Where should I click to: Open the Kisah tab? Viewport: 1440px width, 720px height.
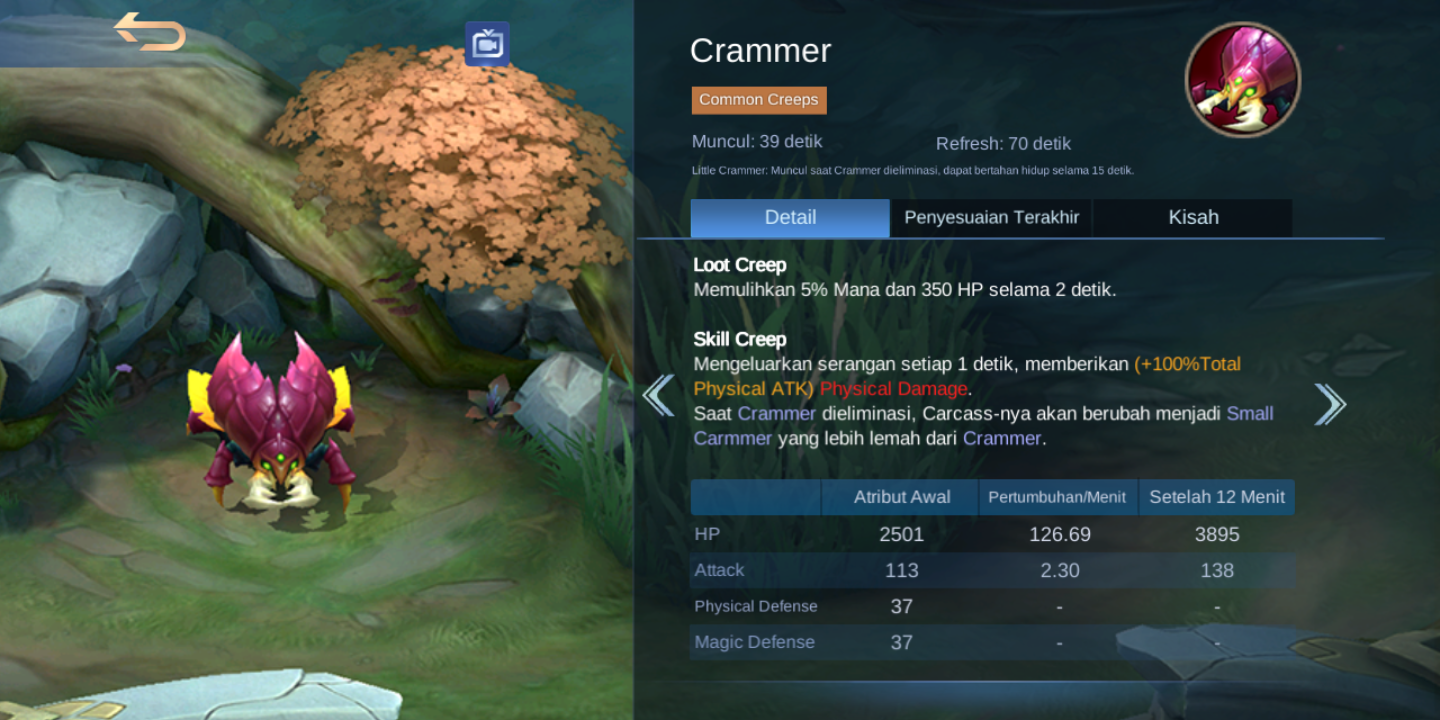(1192, 217)
